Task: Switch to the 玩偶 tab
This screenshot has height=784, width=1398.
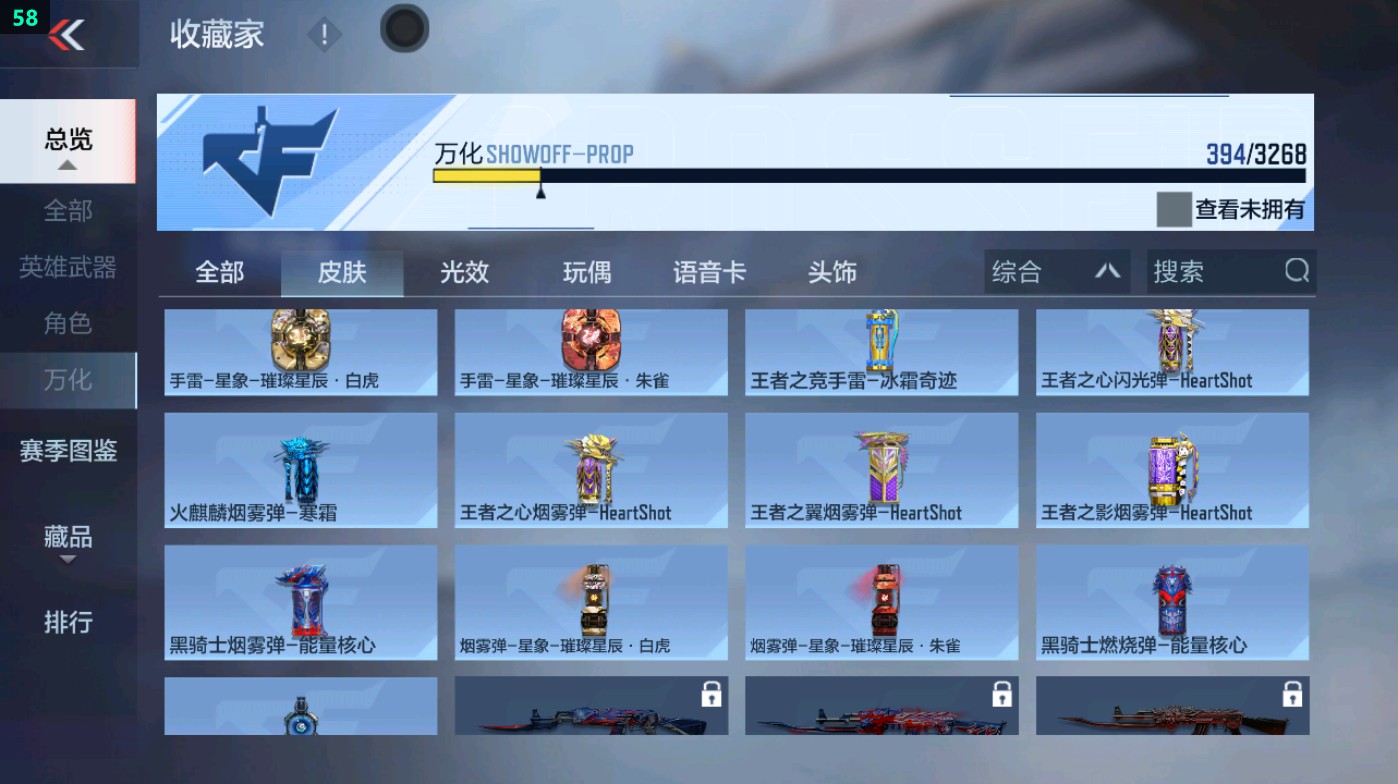Action: coord(587,271)
